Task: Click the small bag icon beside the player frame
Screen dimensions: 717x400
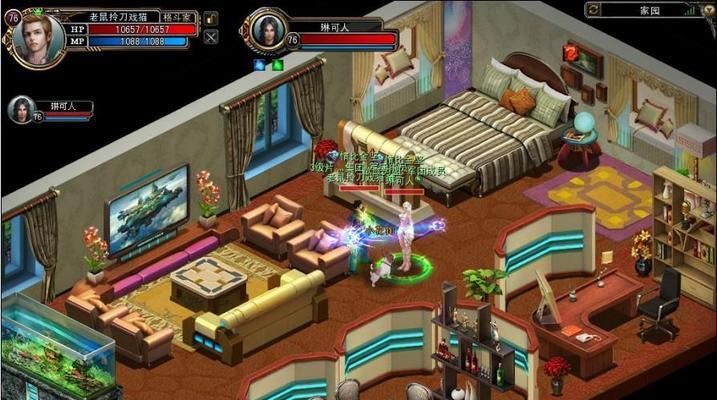Action: (x=211, y=19)
